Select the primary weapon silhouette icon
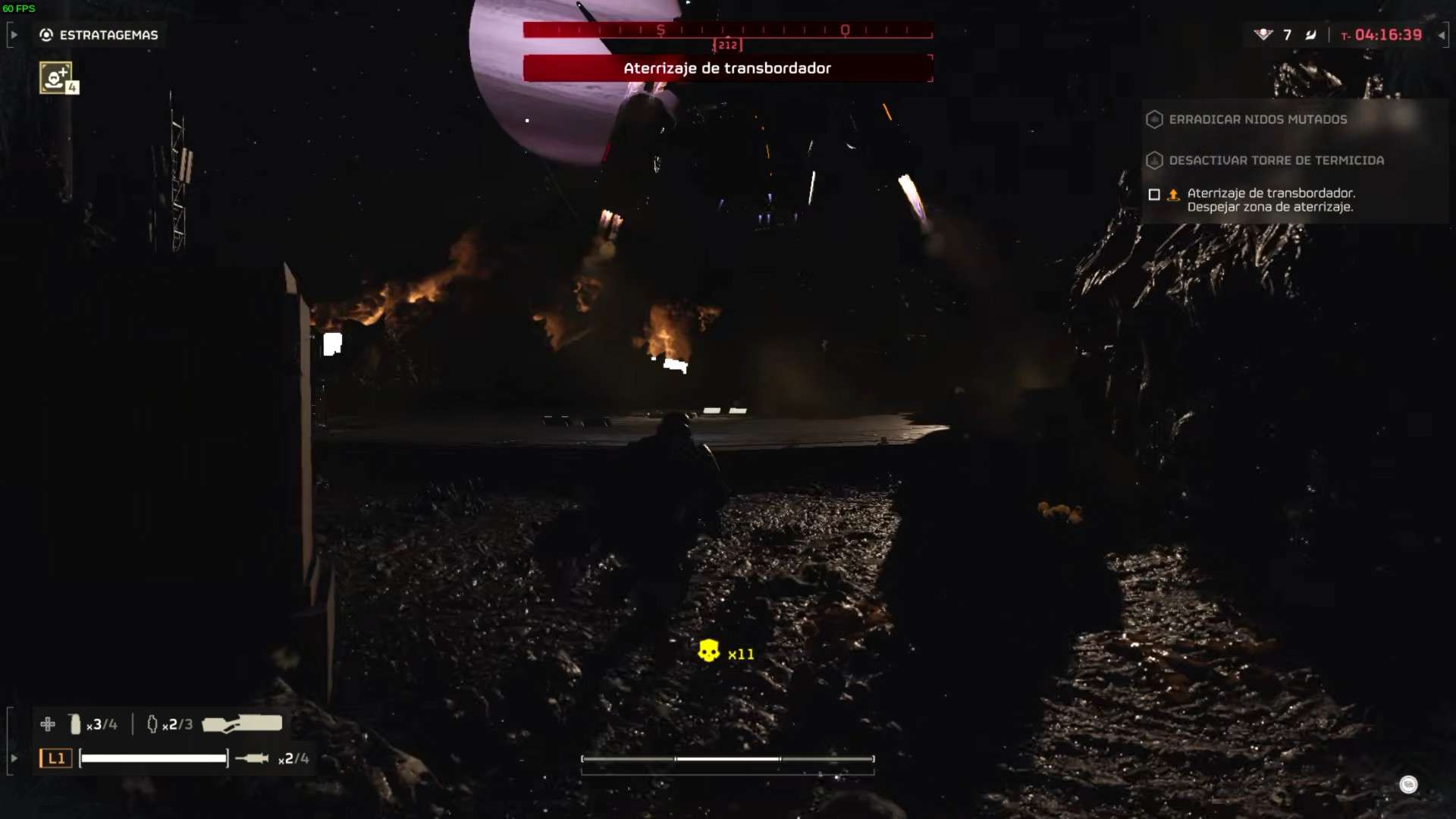Screen dimensions: 1456x819 click(241, 722)
